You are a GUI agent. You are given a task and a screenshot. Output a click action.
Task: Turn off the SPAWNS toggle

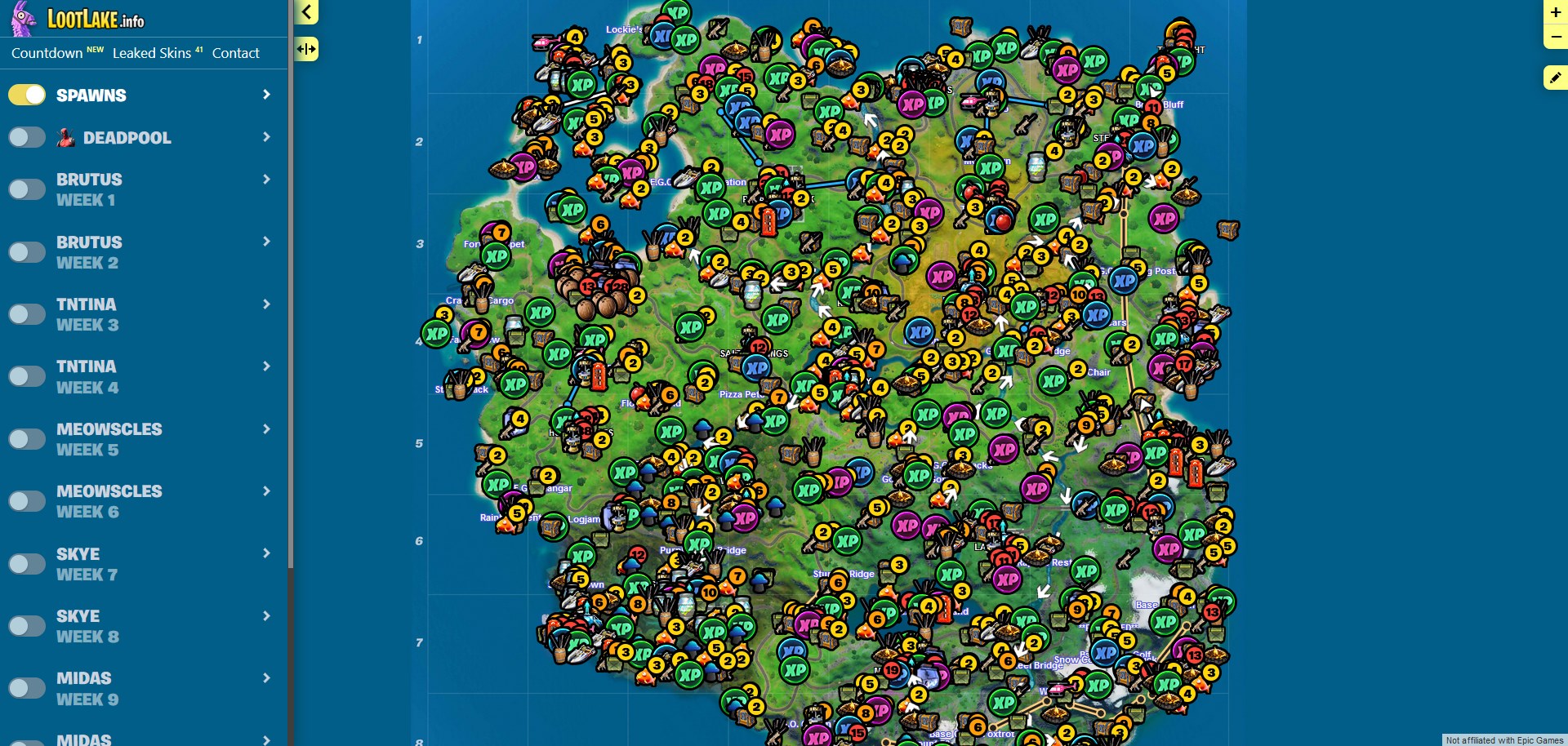(x=27, y=95)
